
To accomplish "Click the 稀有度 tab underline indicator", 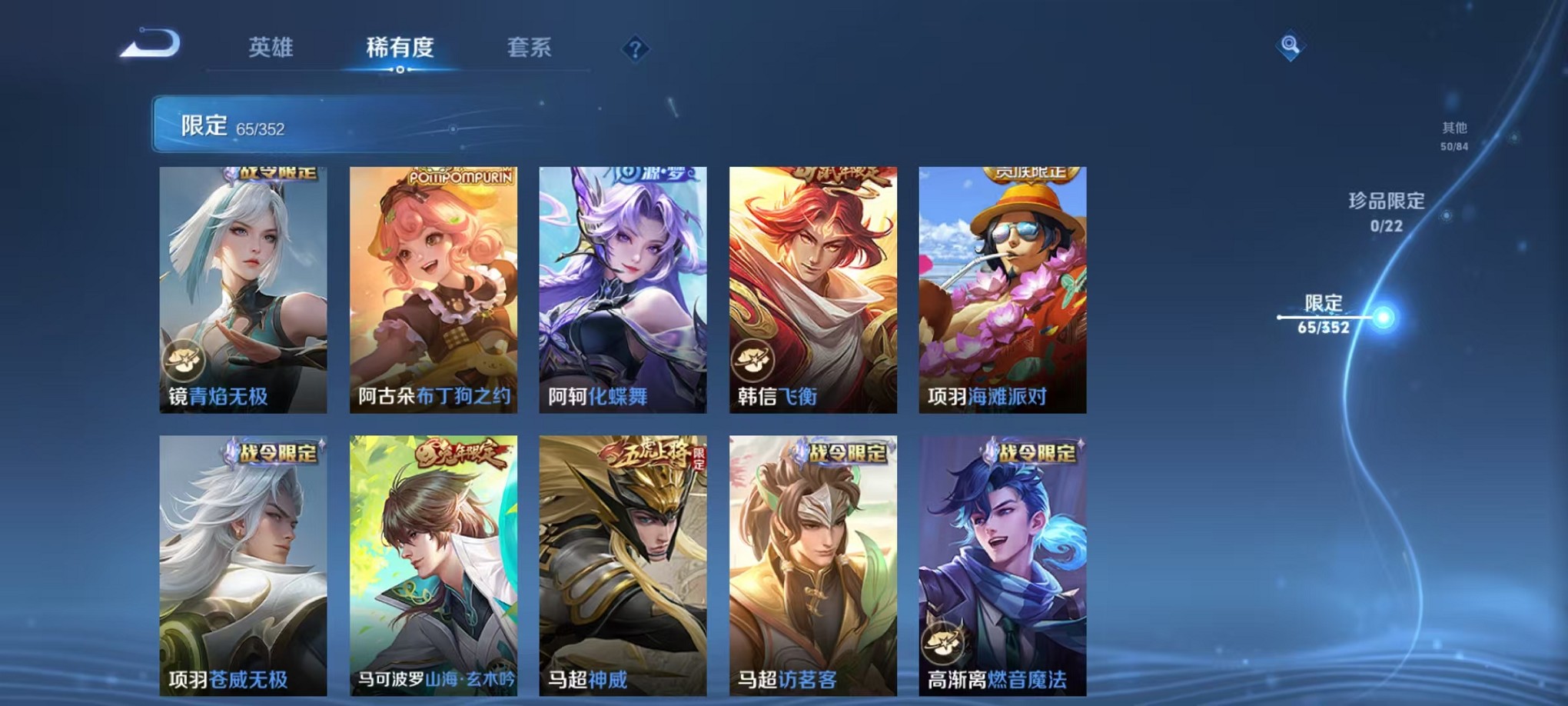I will coord(398,72).
